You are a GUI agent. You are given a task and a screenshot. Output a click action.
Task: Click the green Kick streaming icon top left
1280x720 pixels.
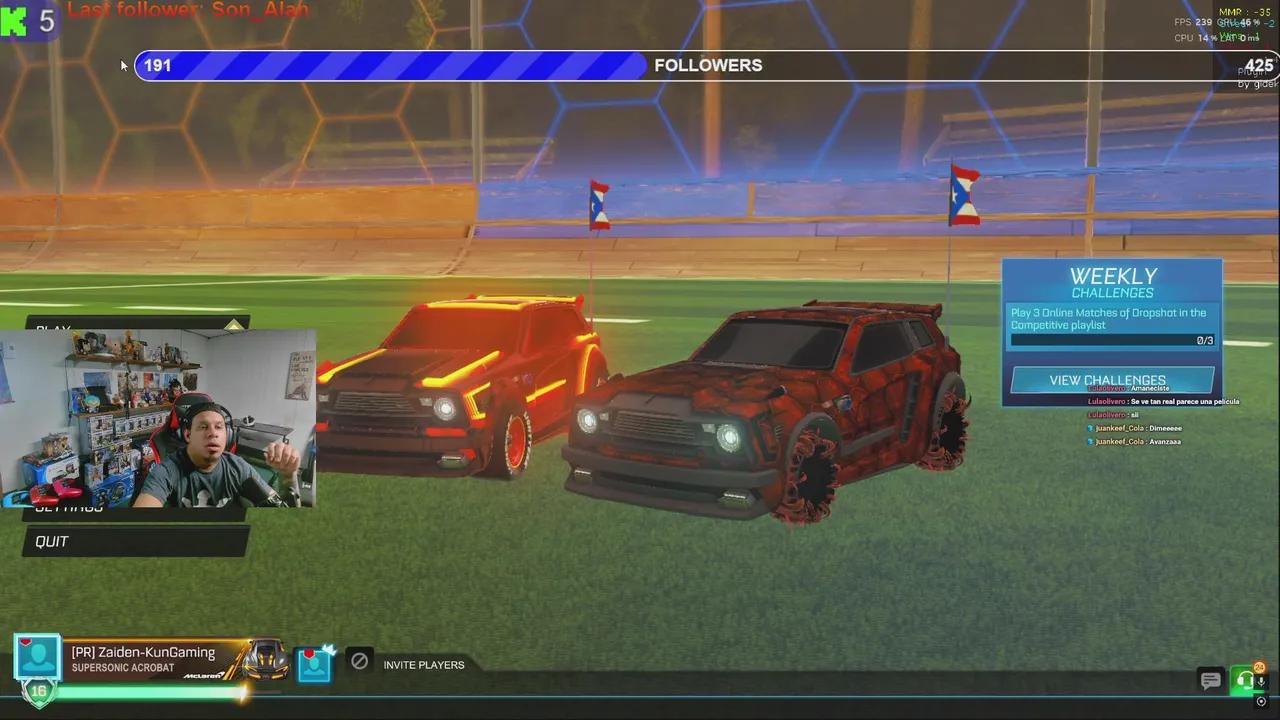click(14, 21)
